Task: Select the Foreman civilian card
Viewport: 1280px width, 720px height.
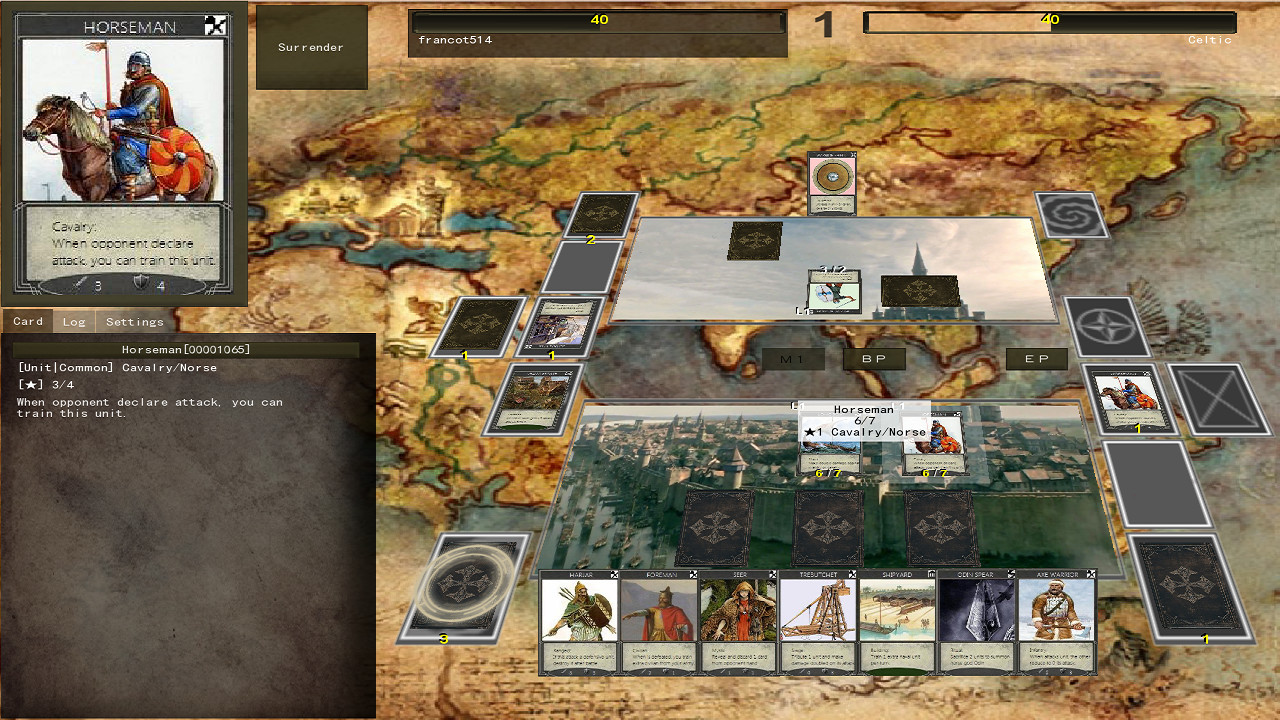Action: [658, 620]
